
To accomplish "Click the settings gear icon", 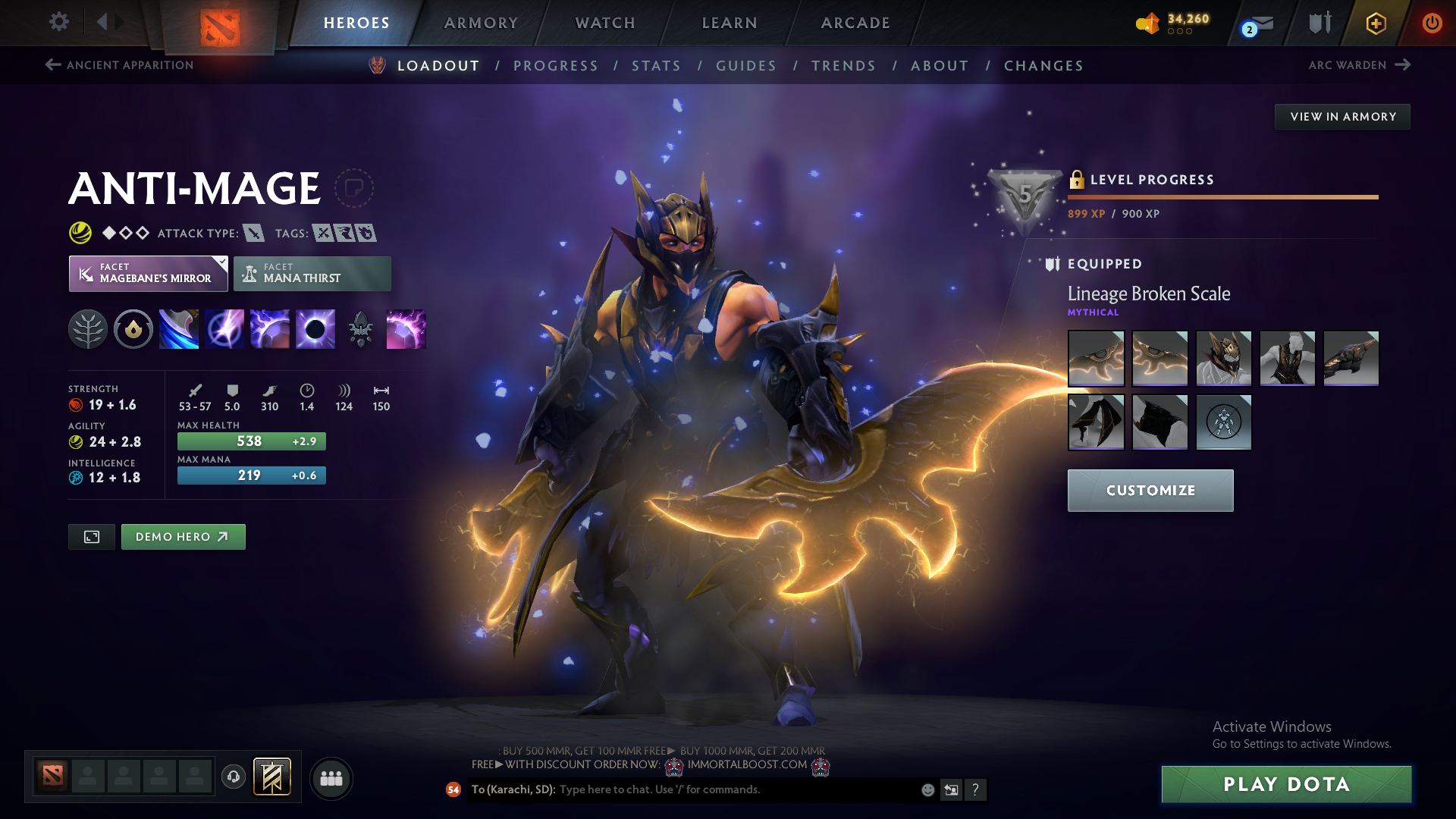I will [x=58, y=22].
